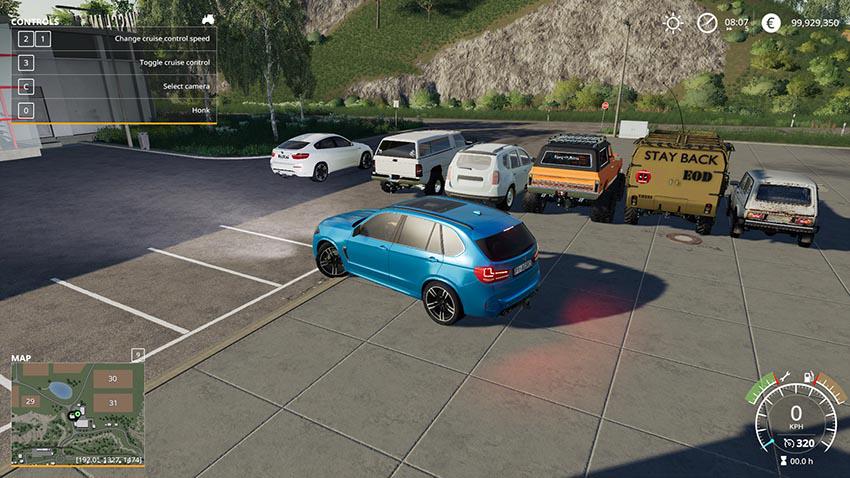Click the euro money icon
The height and width of the screenshot is (478, 850).
(x=770, y=22)
